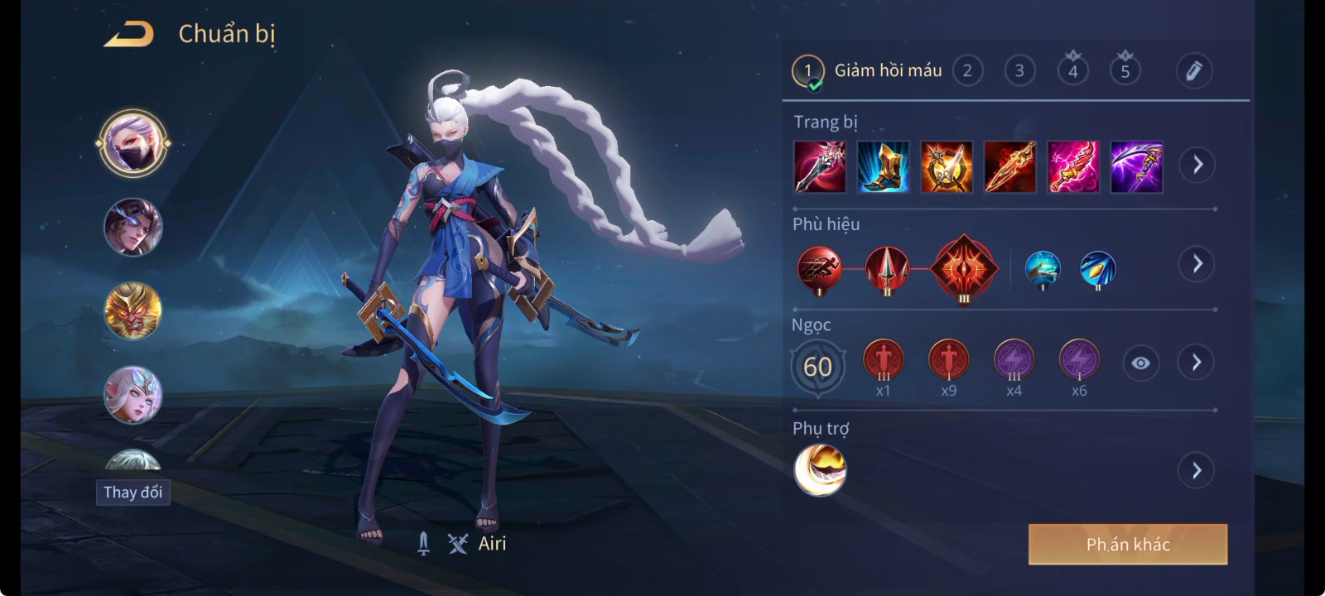Expand the Phù hiệu badge section
The height and width of the screenshot is (596, 1325).
point(1196,264)
